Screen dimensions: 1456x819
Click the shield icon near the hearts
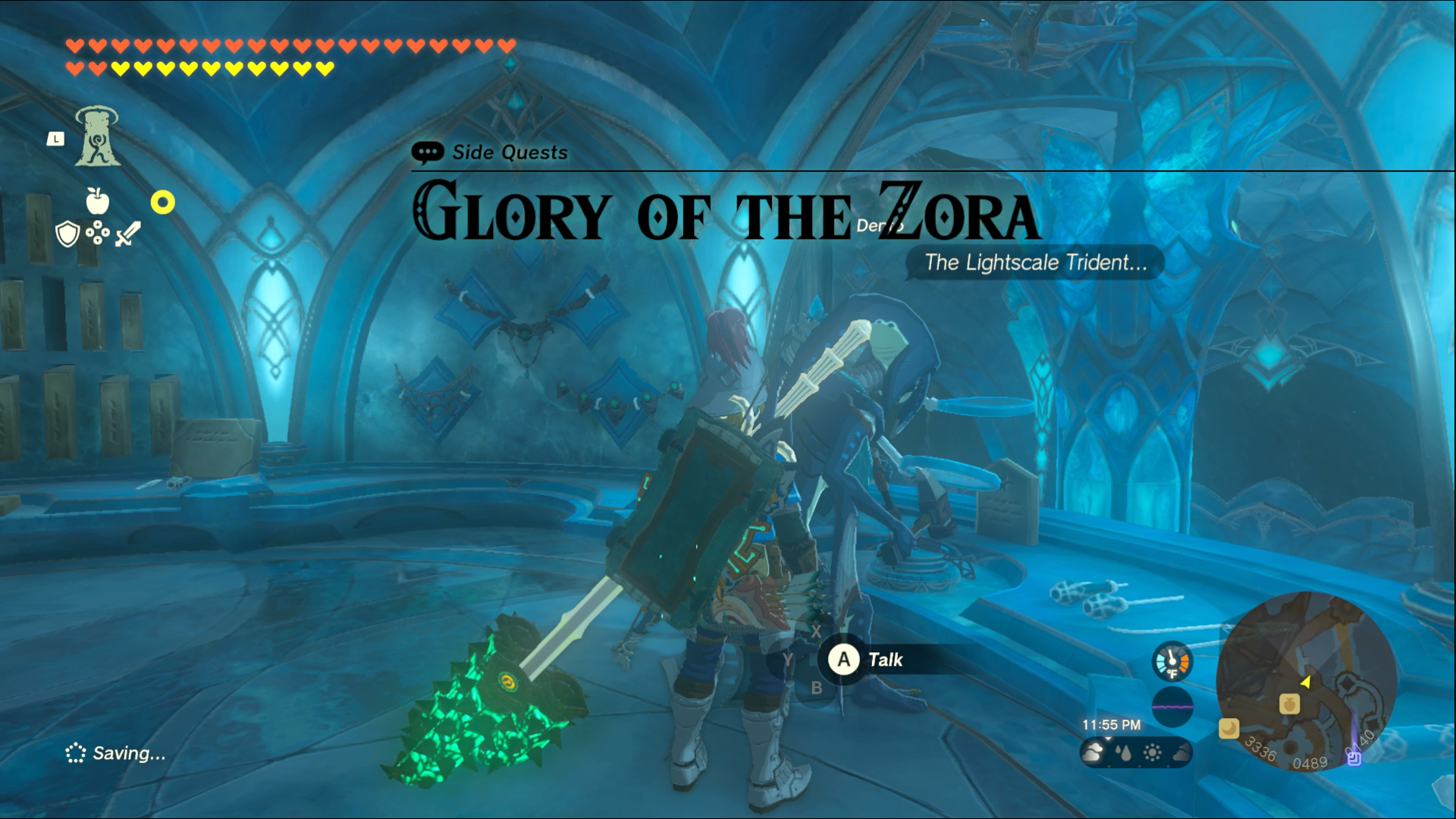[x=67, y=232]
